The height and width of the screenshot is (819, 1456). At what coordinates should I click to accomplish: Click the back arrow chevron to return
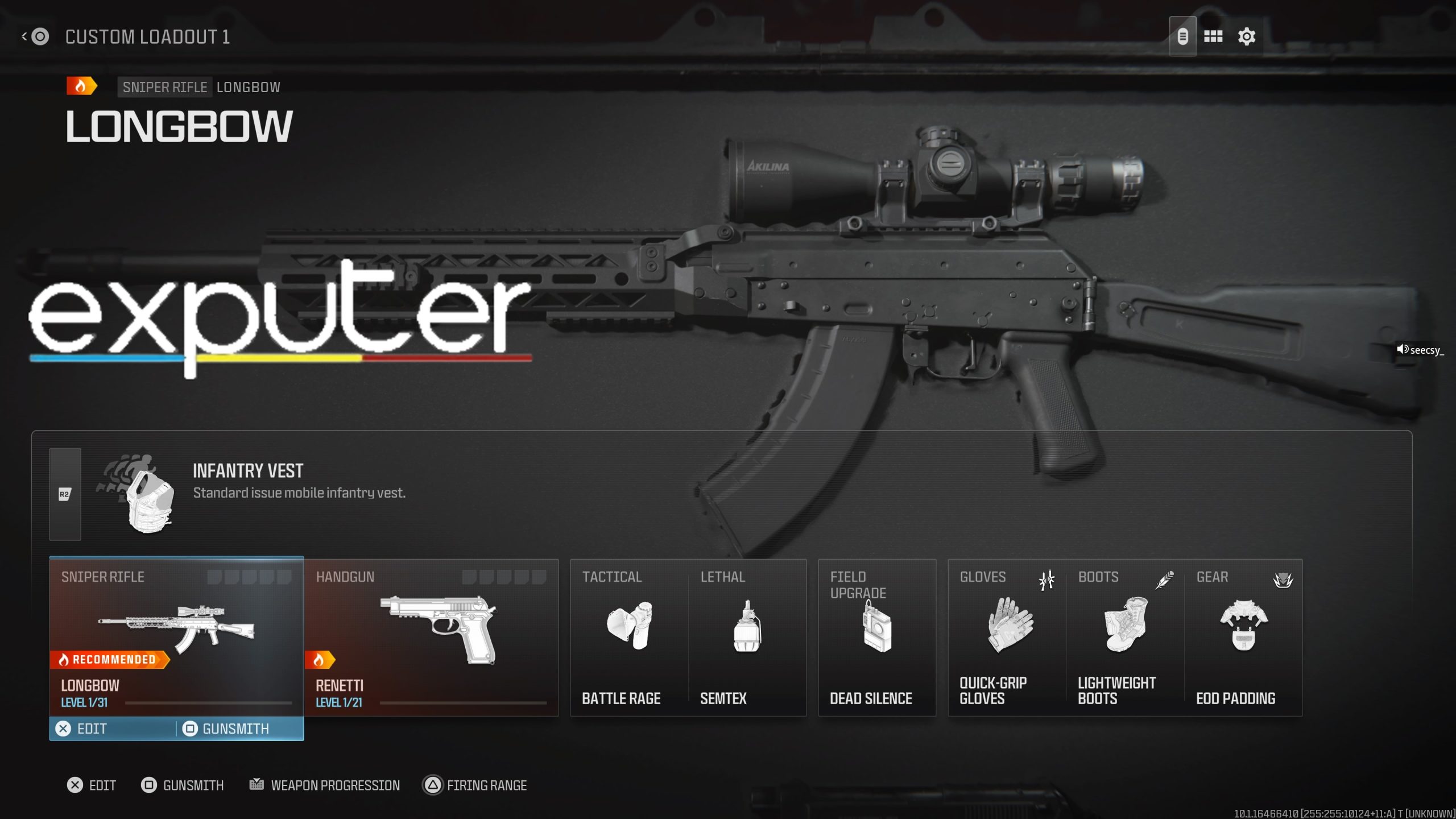tap(23, 36)
